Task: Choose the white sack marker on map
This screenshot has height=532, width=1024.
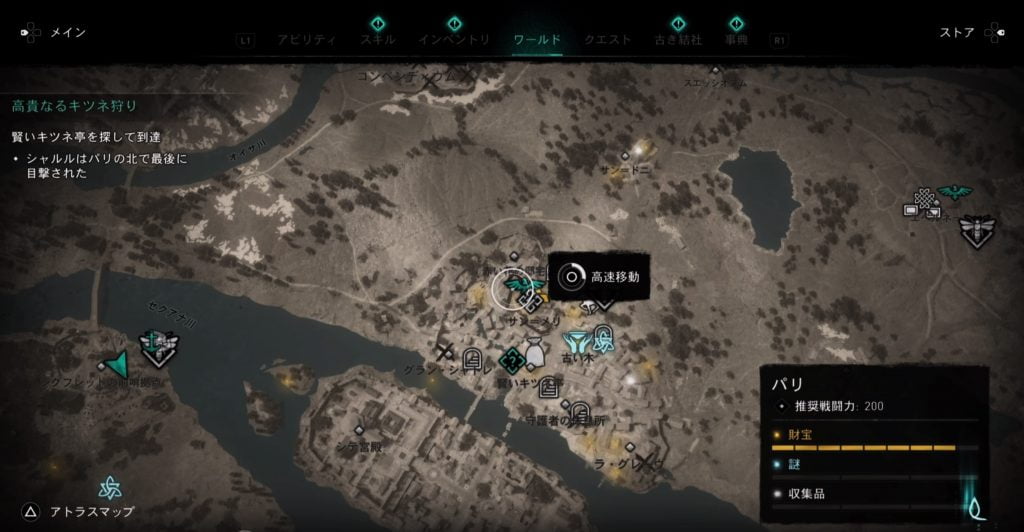Action: tap(535, 352)
